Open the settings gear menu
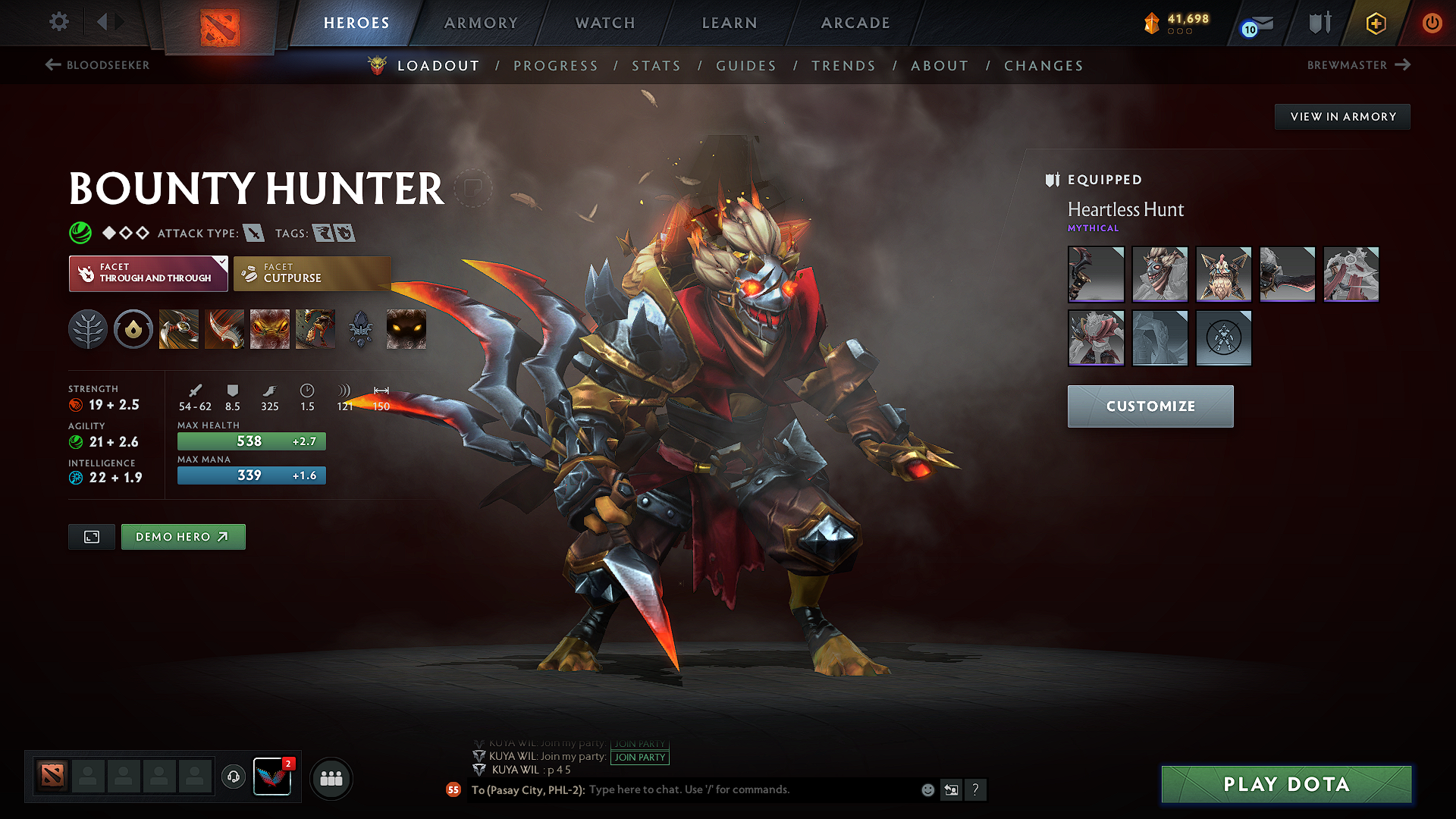 [59, 22]
